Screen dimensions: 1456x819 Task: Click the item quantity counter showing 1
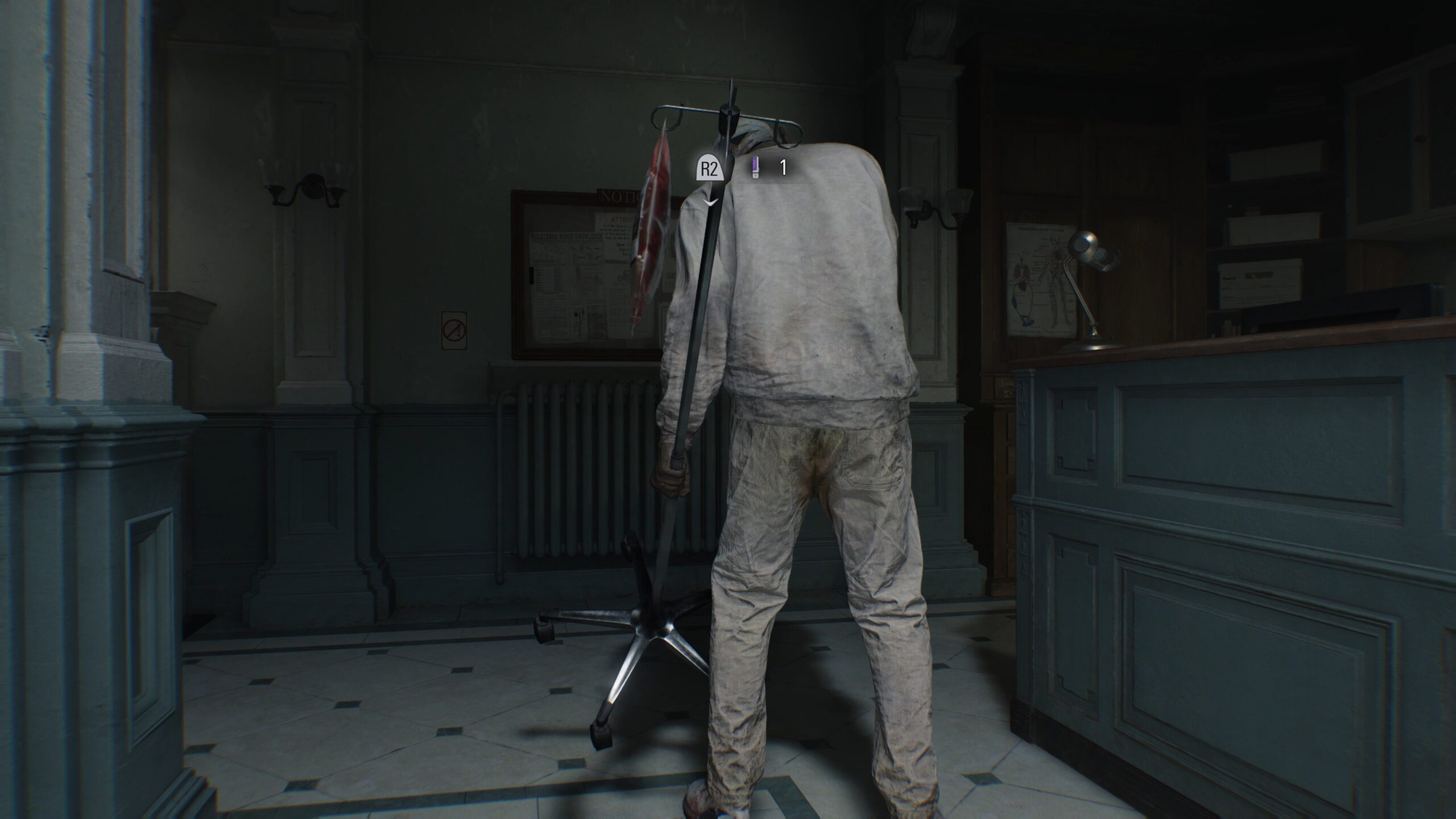782,169
